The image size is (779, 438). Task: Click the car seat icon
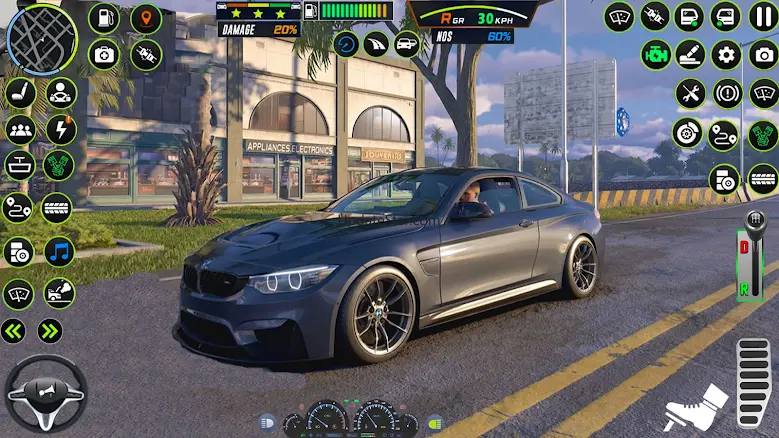(x=20, y=93)
